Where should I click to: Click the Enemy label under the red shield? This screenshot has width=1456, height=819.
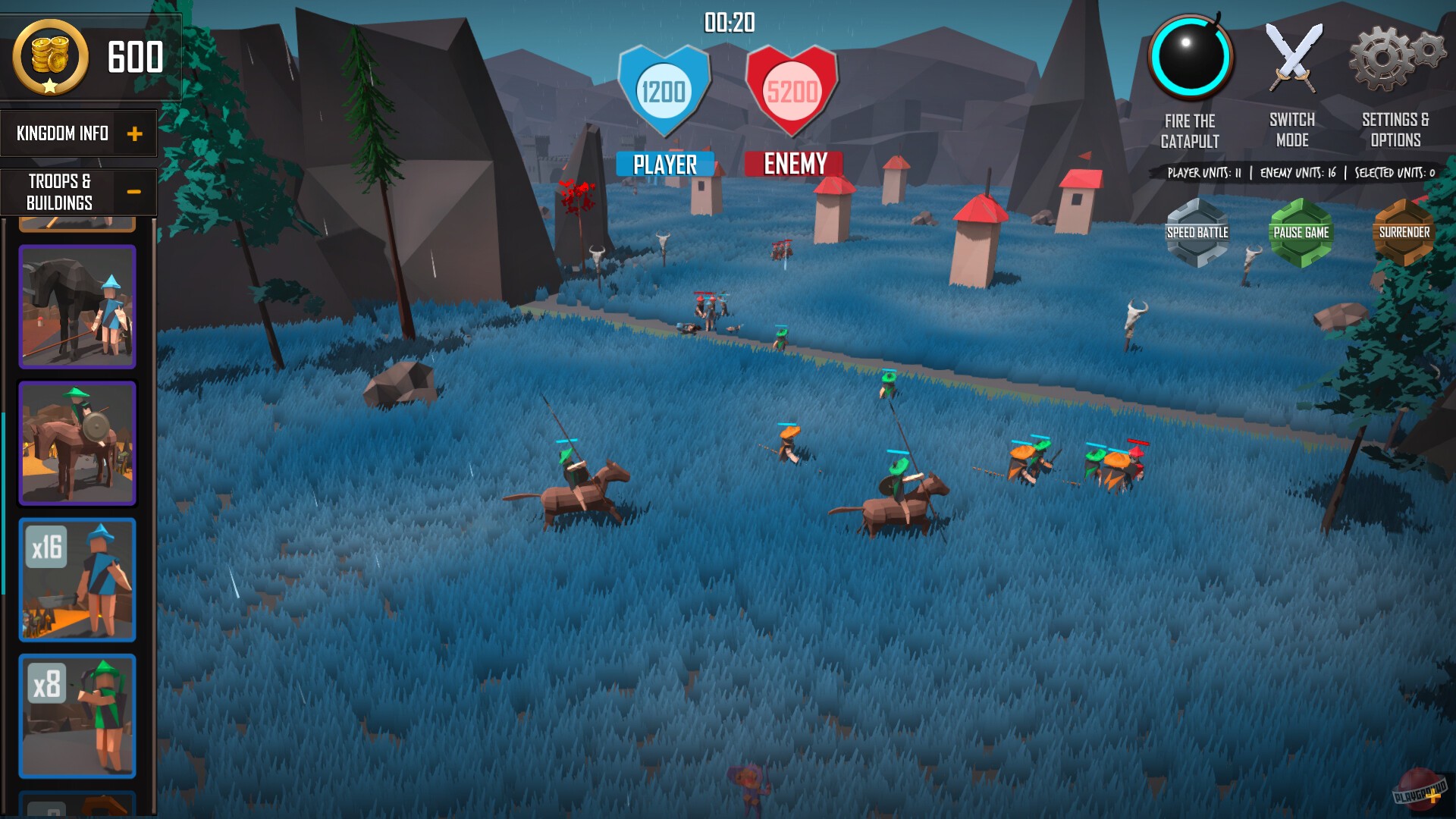click(793, 164)
